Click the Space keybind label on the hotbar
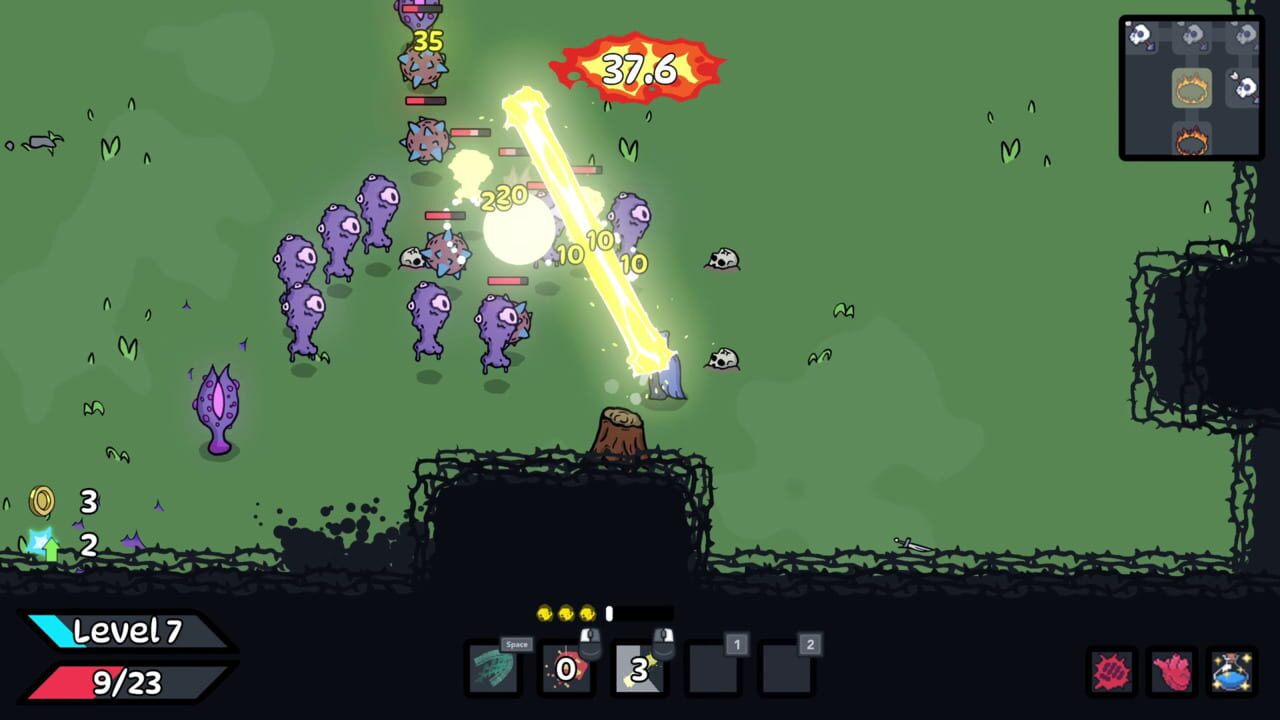 click(515, 645)
